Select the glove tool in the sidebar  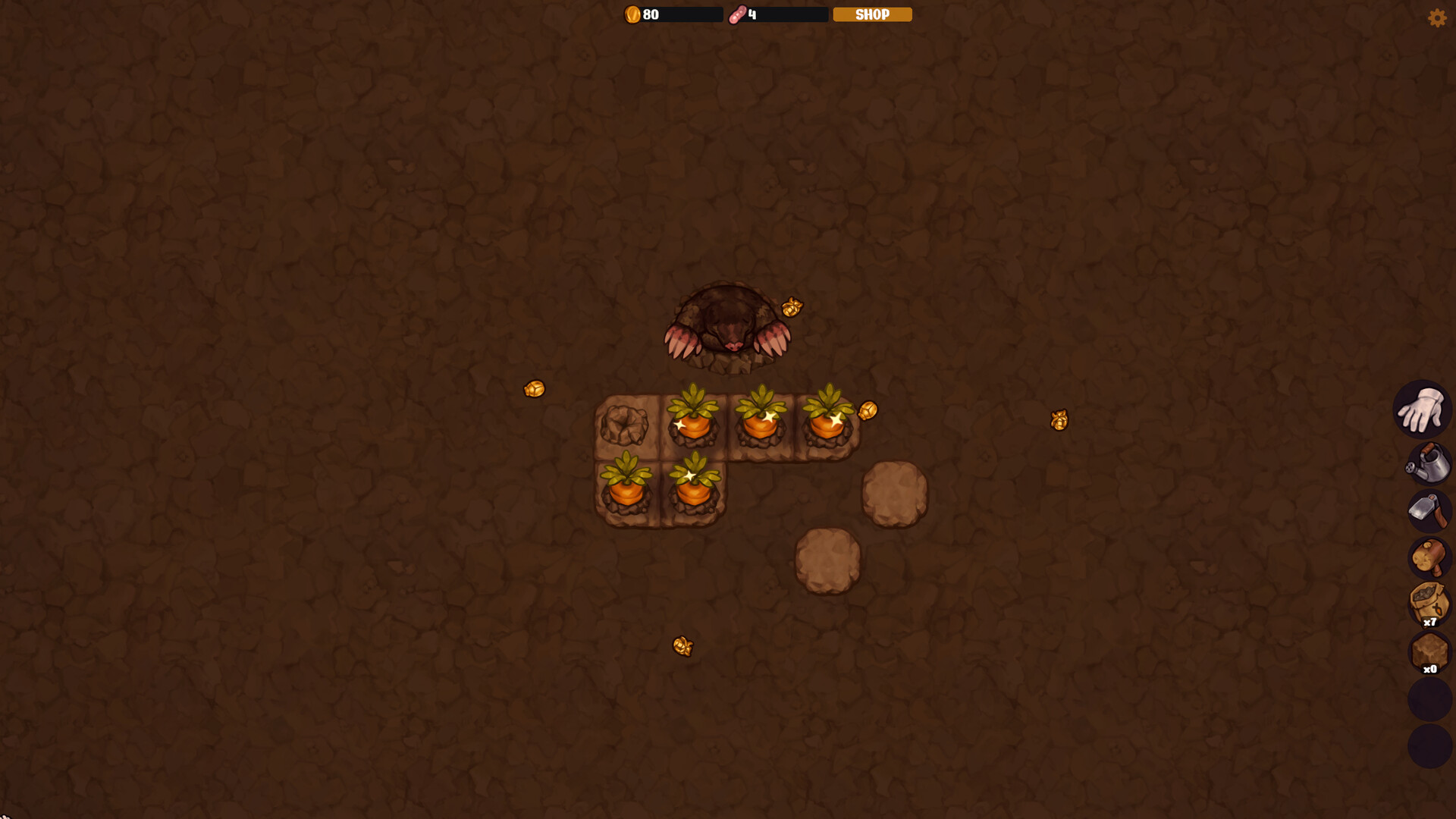(1423, 409)
